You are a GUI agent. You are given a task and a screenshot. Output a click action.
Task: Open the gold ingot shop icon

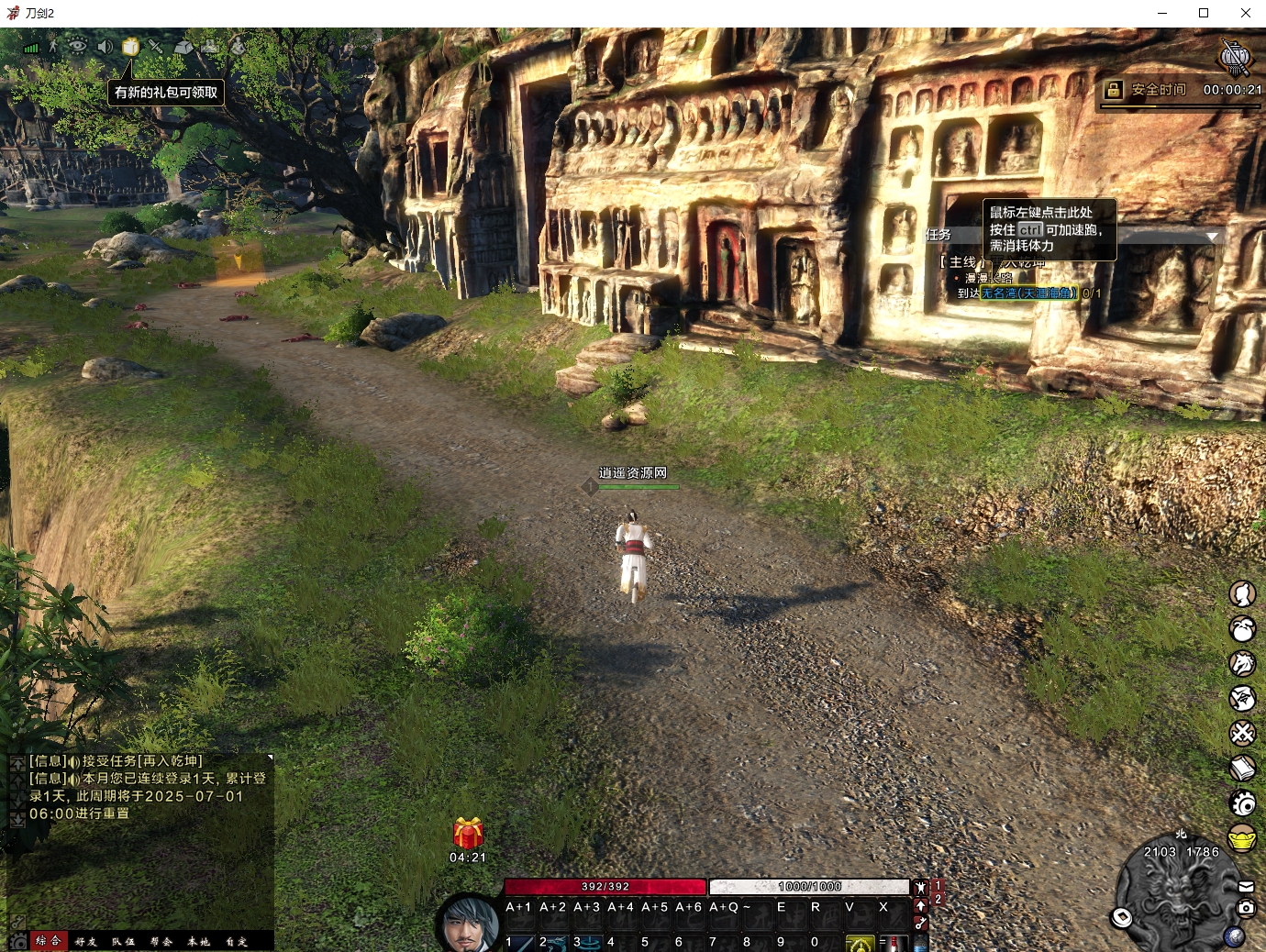pos(1242,838)
